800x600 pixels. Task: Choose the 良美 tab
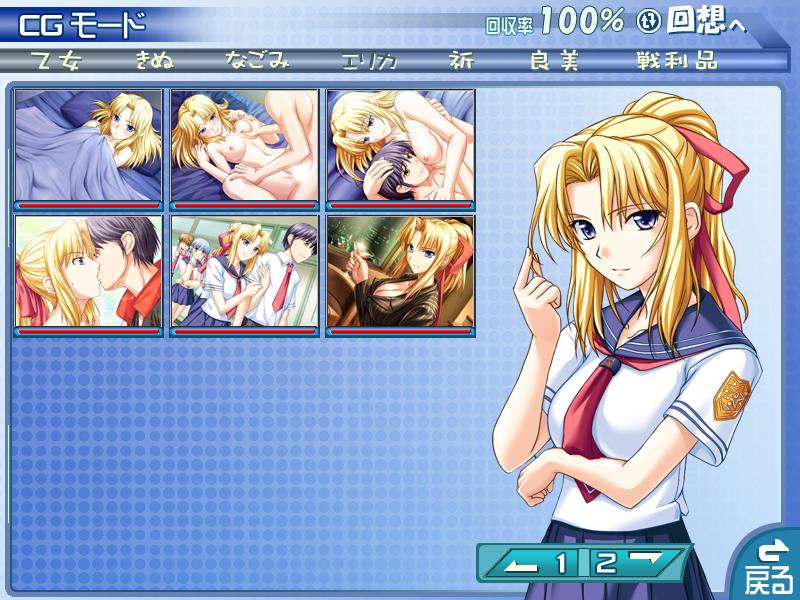coord(555,60)
